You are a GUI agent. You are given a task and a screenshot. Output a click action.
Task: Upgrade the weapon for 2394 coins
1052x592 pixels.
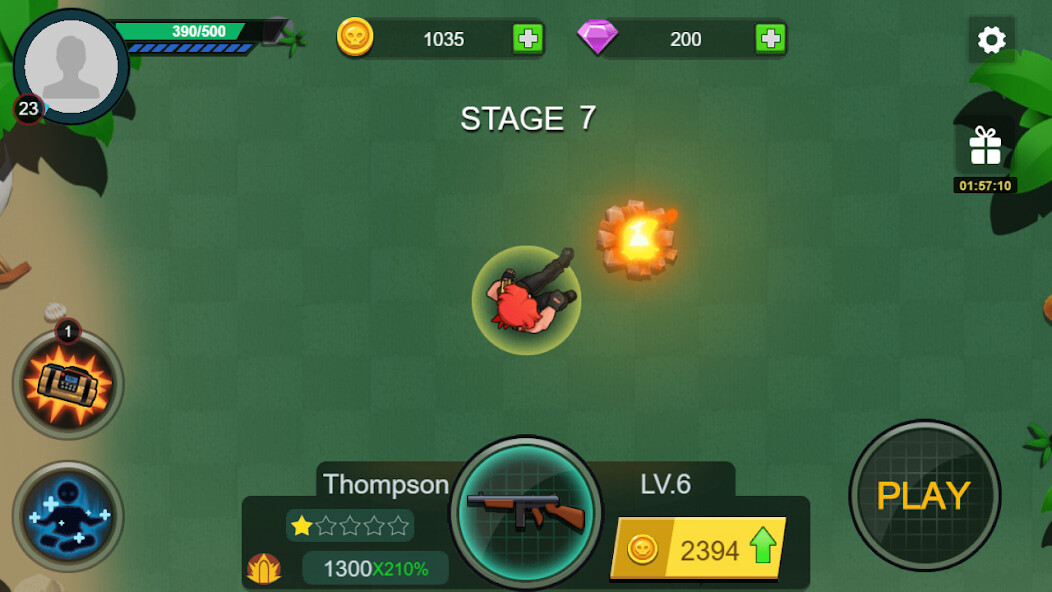698,548
